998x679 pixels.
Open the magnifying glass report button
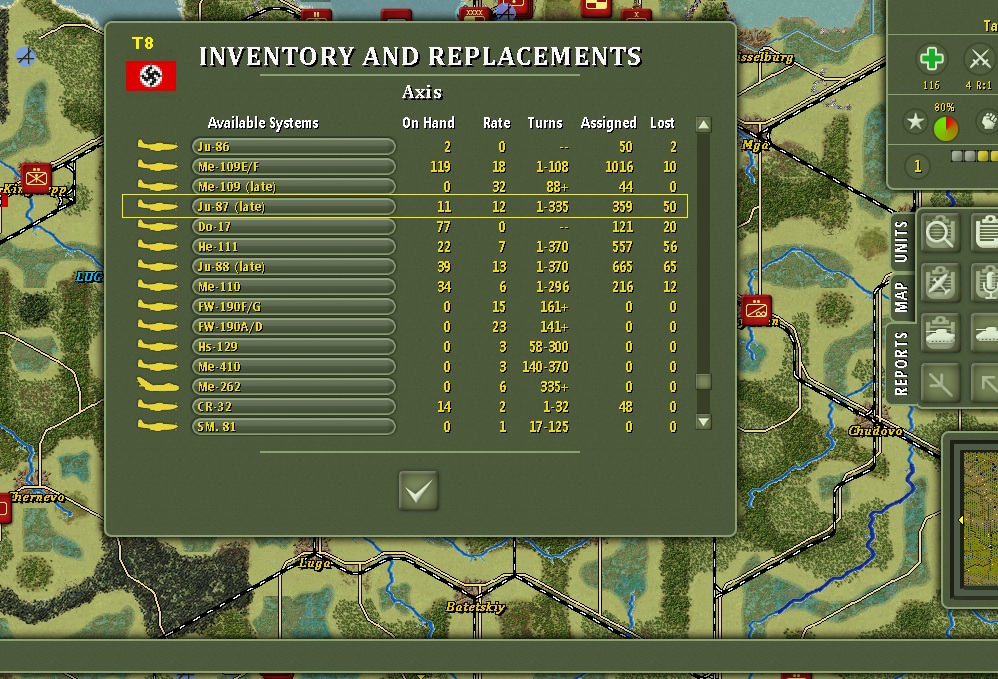940,234
